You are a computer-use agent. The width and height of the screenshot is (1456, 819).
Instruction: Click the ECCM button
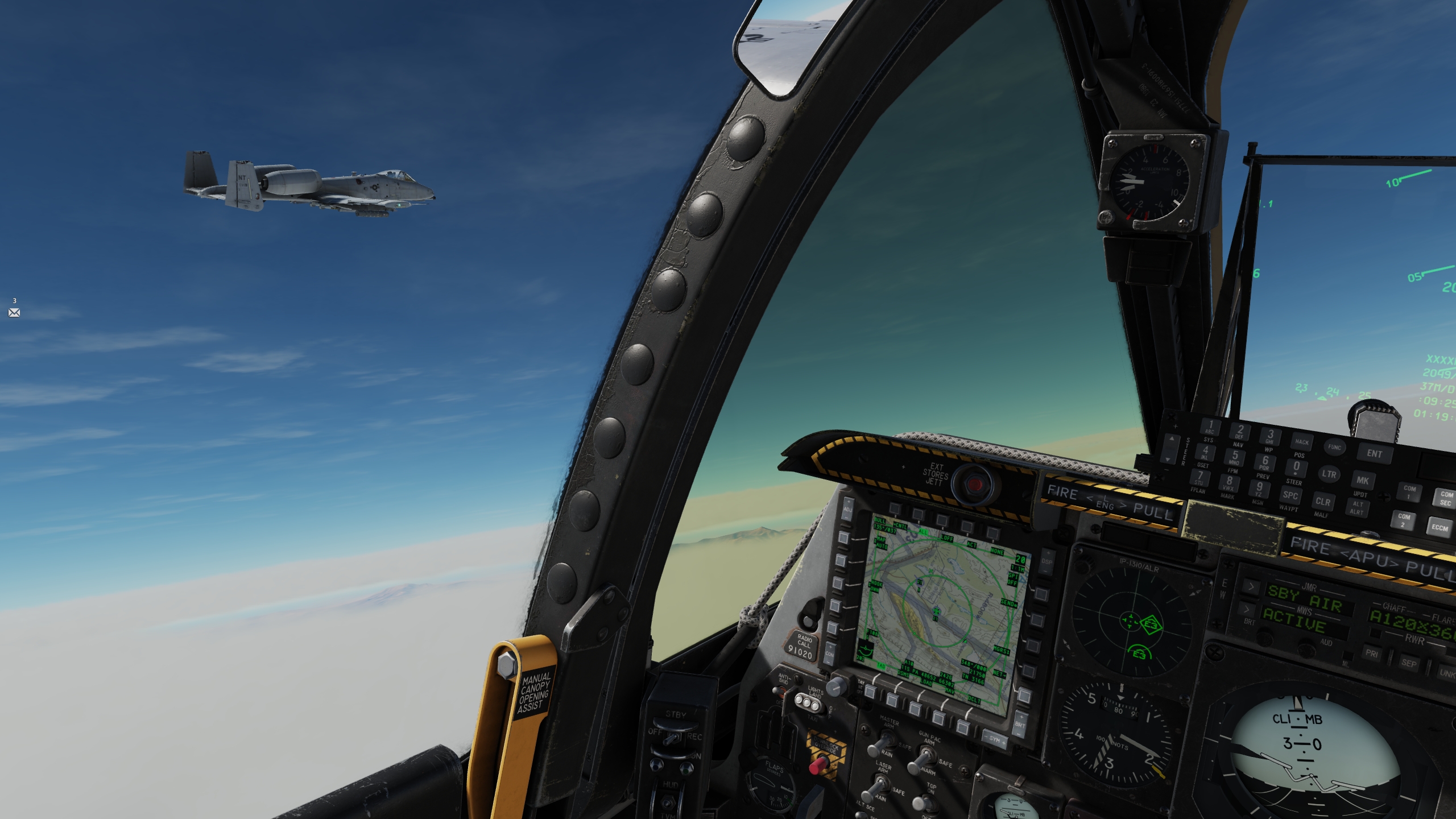(x=1440, y=528)
